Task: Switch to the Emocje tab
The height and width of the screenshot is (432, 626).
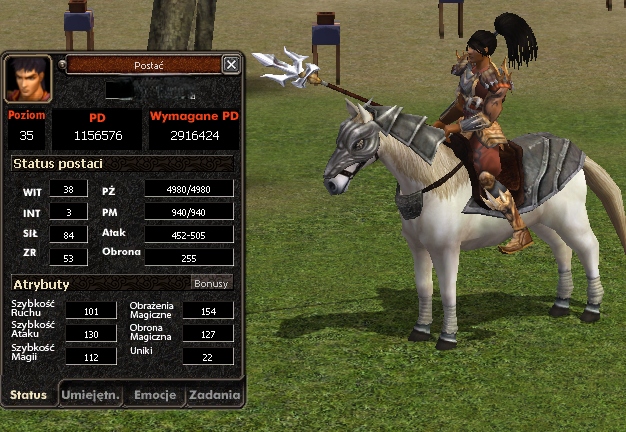Action: [155, 395]
